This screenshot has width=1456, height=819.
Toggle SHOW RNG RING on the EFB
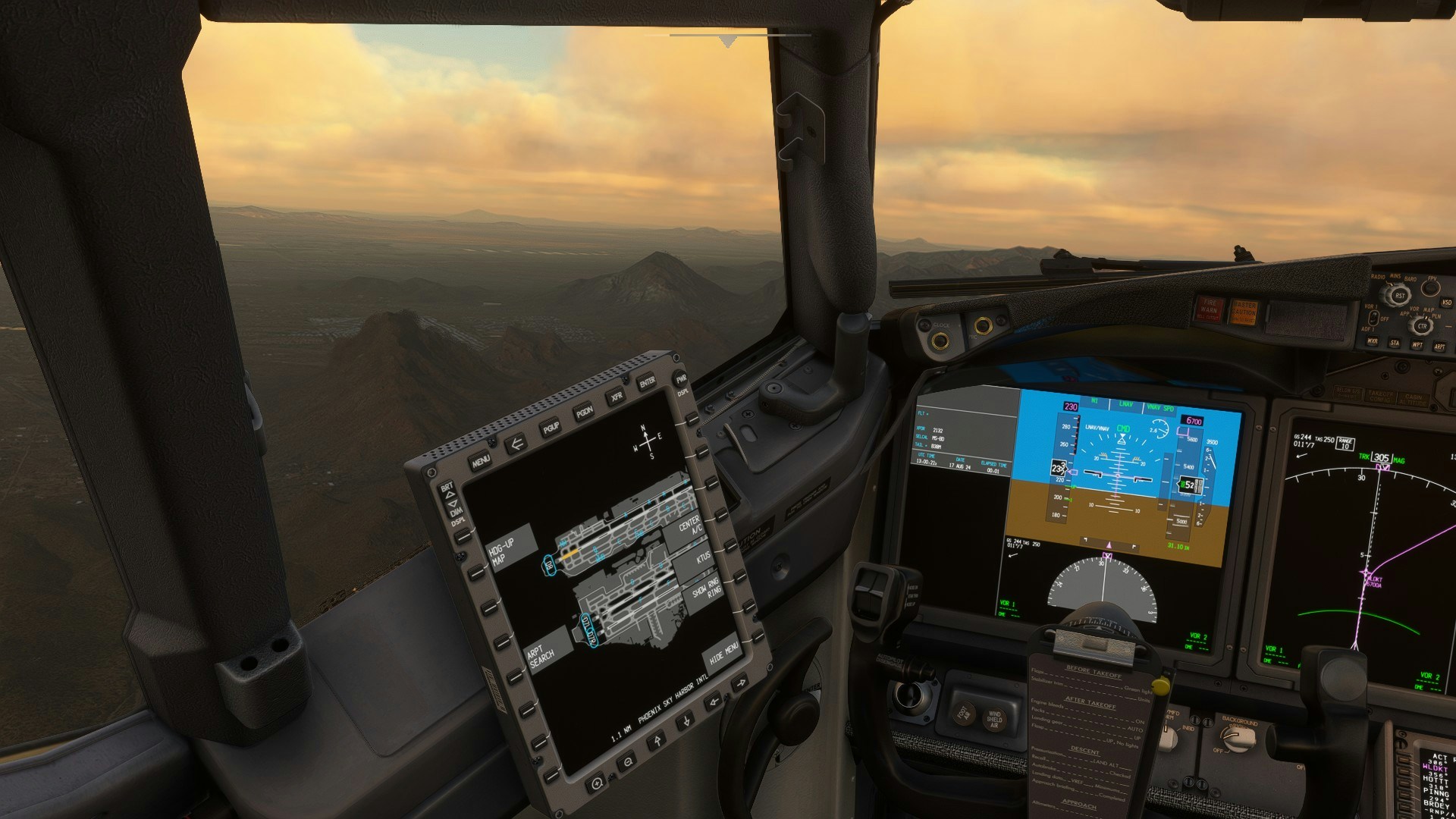coord(706,588)
